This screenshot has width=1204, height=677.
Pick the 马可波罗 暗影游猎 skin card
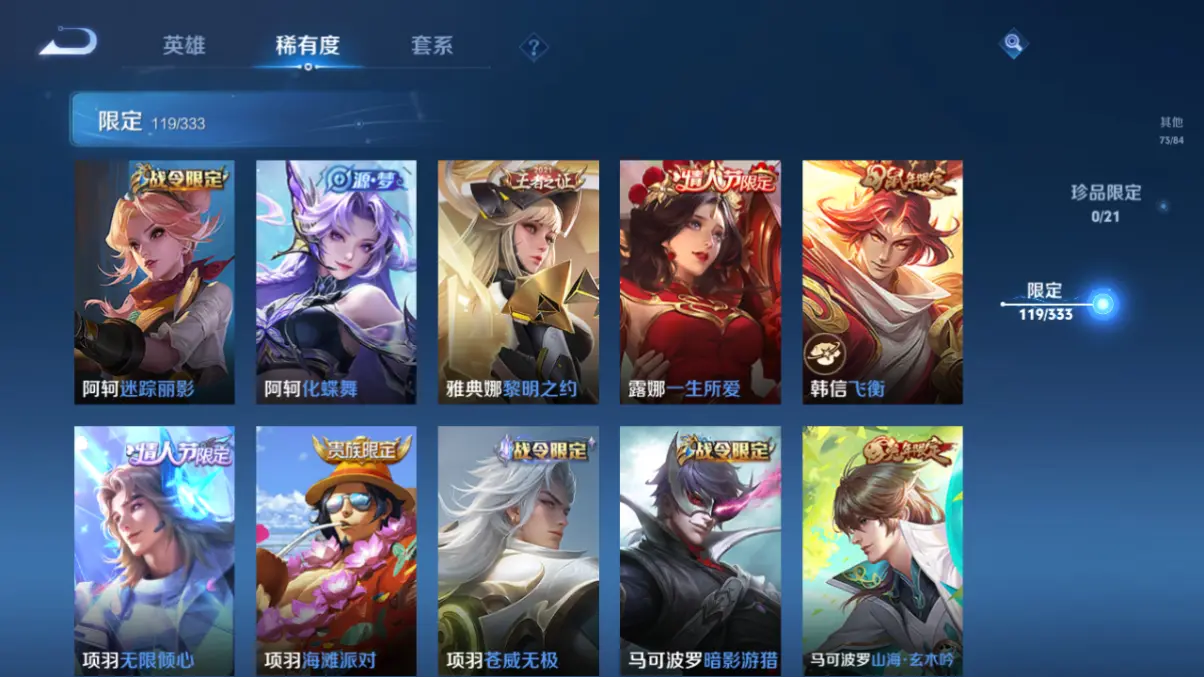(700, 550)
